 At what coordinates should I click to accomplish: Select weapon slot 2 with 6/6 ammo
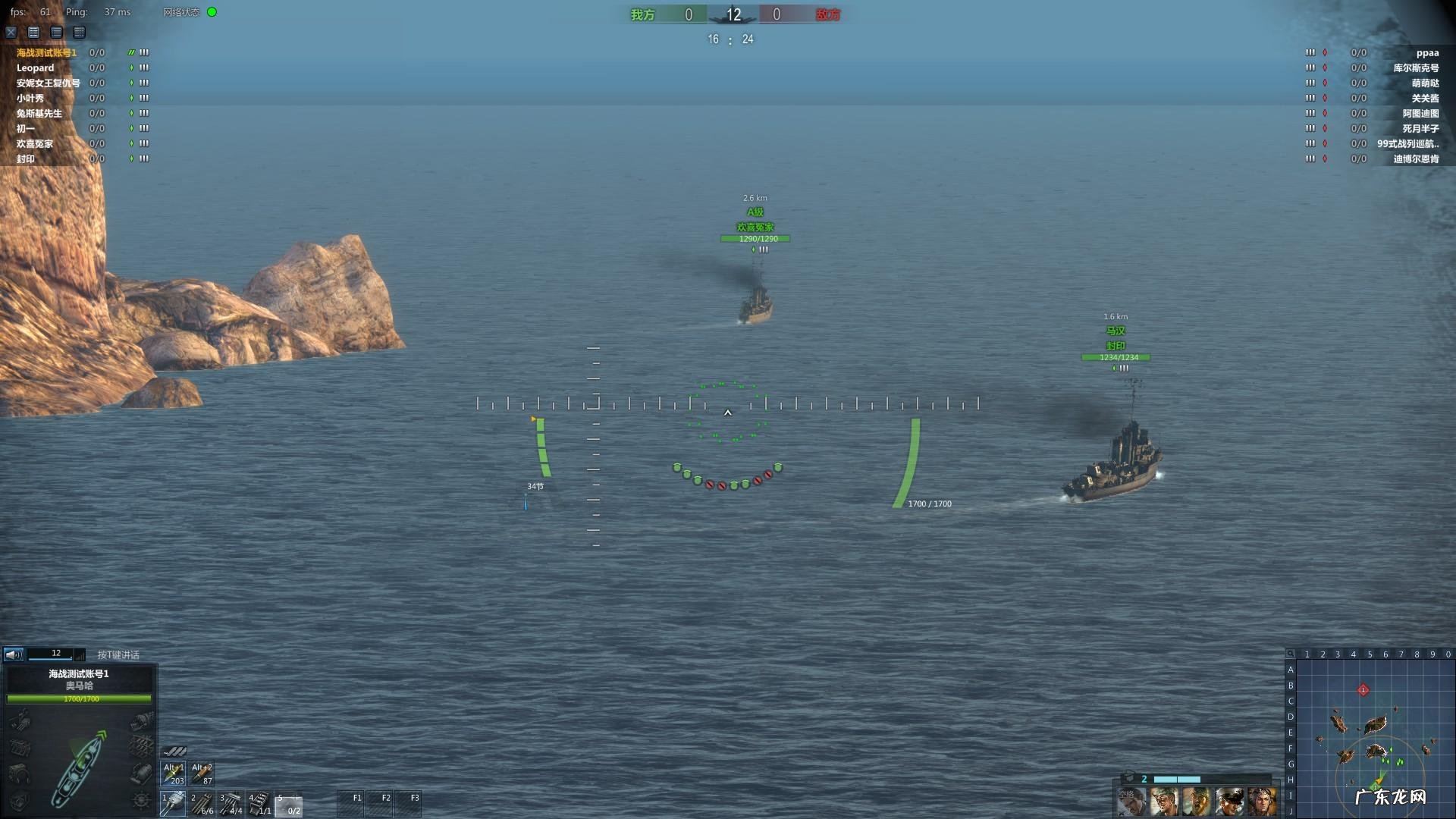click(x=202, y=803)
